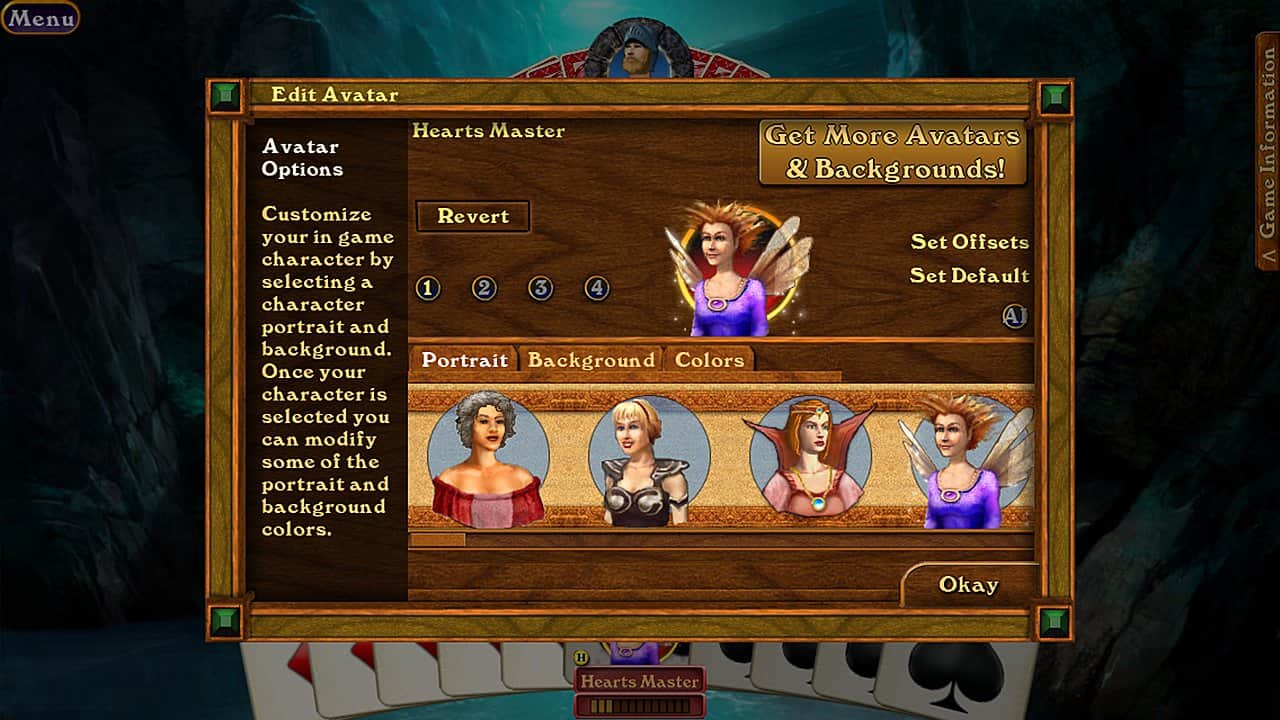Click the portrait list scrollbar handle
1280x720 pixels.
(437, 540)
